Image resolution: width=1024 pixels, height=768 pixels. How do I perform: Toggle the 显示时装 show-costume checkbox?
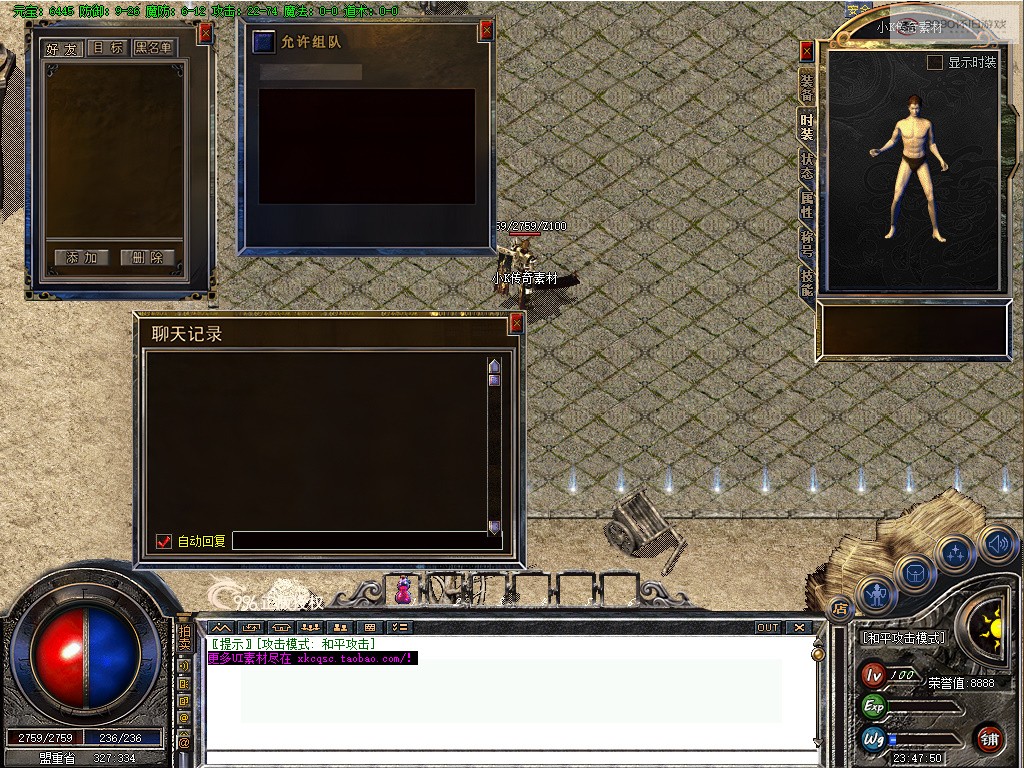pyautogui.click(x=935, y=63)
